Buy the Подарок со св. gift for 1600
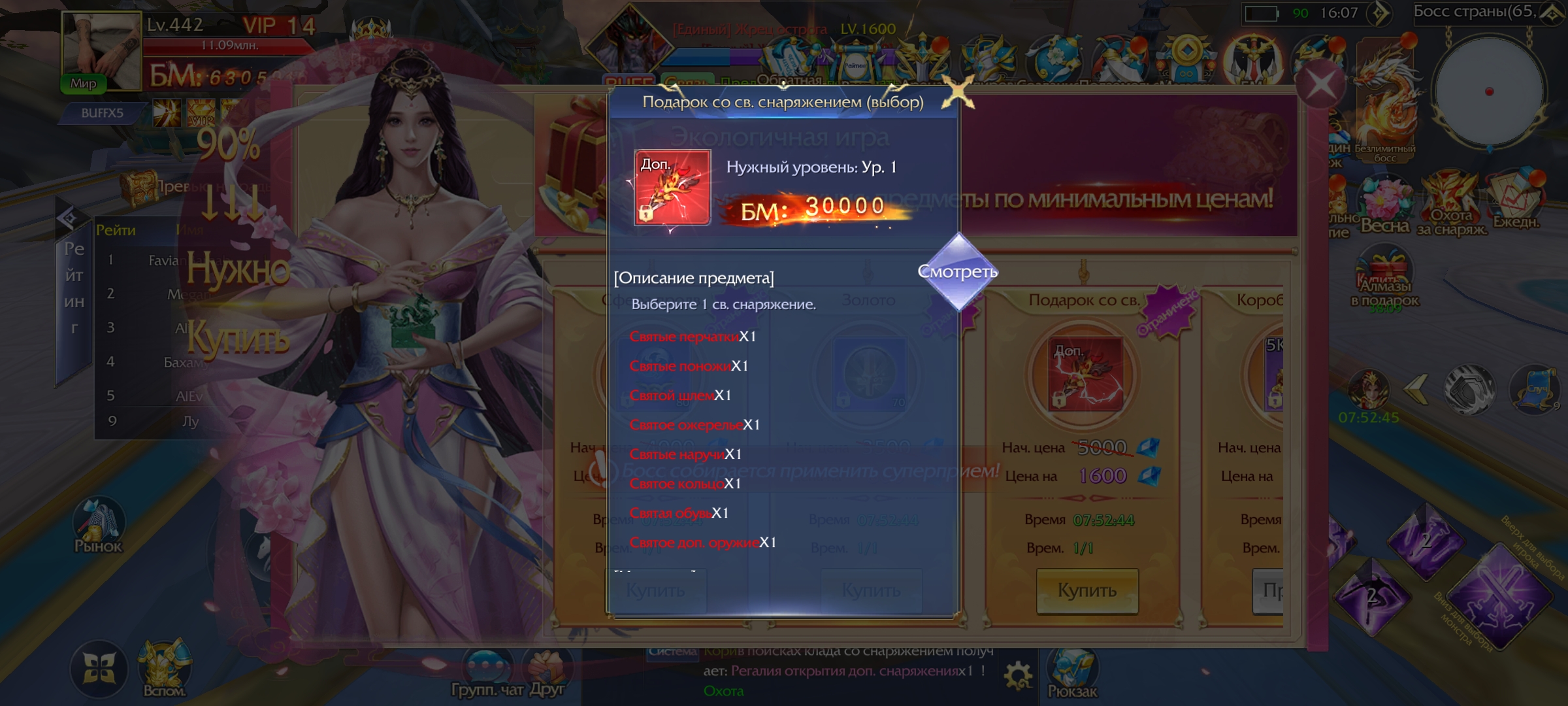Image resolution: width=1568 pixels, height=706 pixels. tap(1087, 590)
